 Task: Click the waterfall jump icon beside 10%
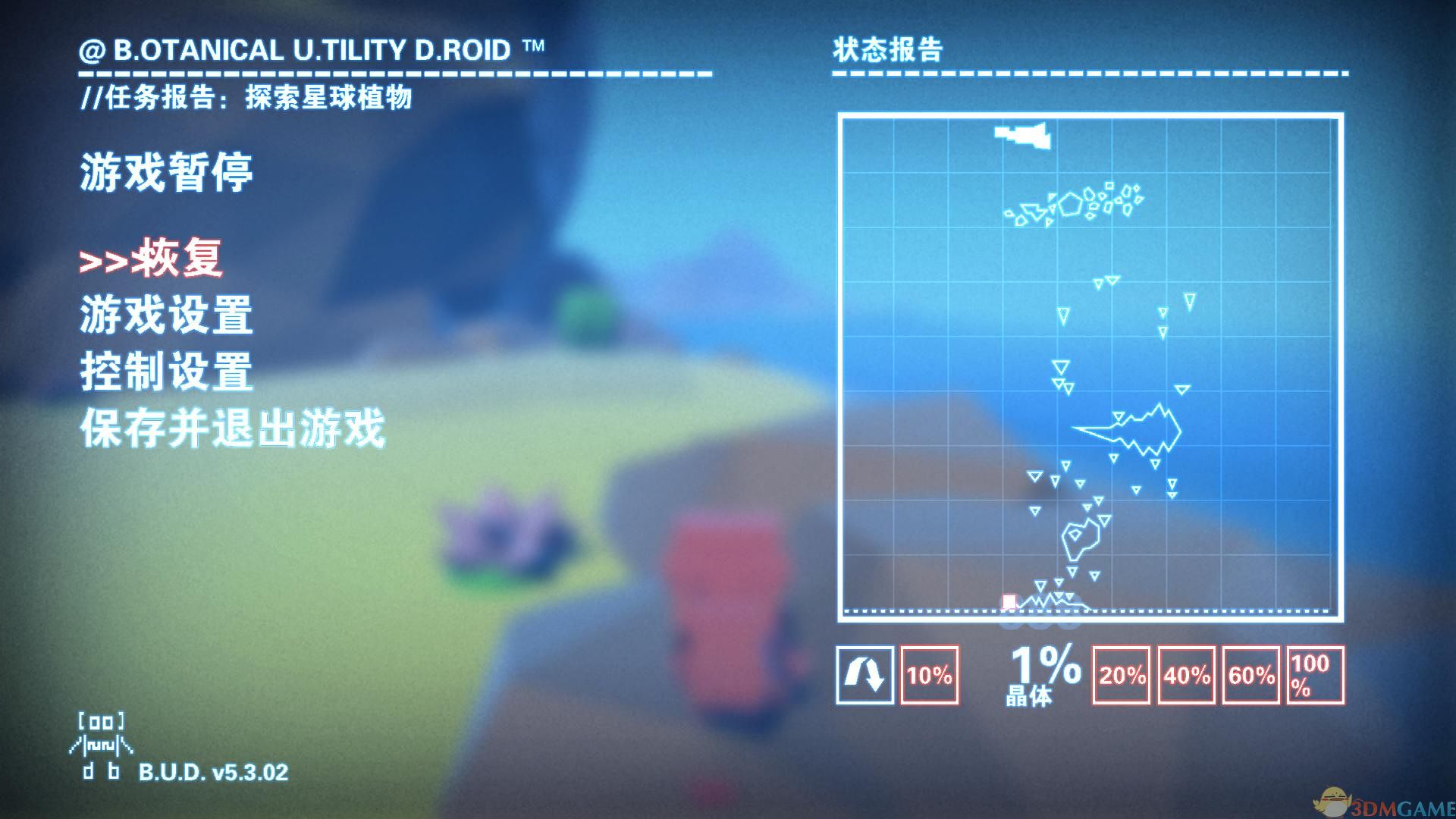(x=864, y=673)
